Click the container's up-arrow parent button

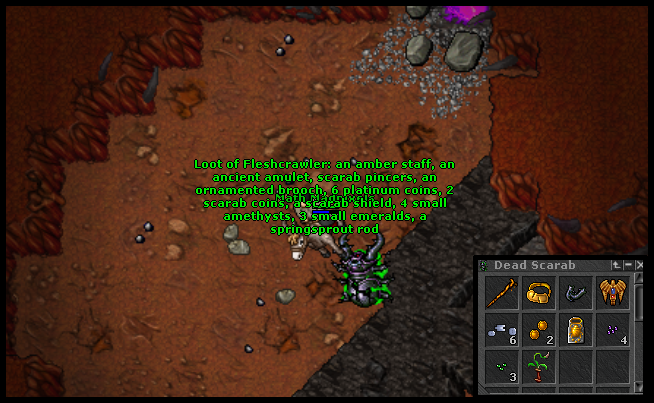point(616,265)
